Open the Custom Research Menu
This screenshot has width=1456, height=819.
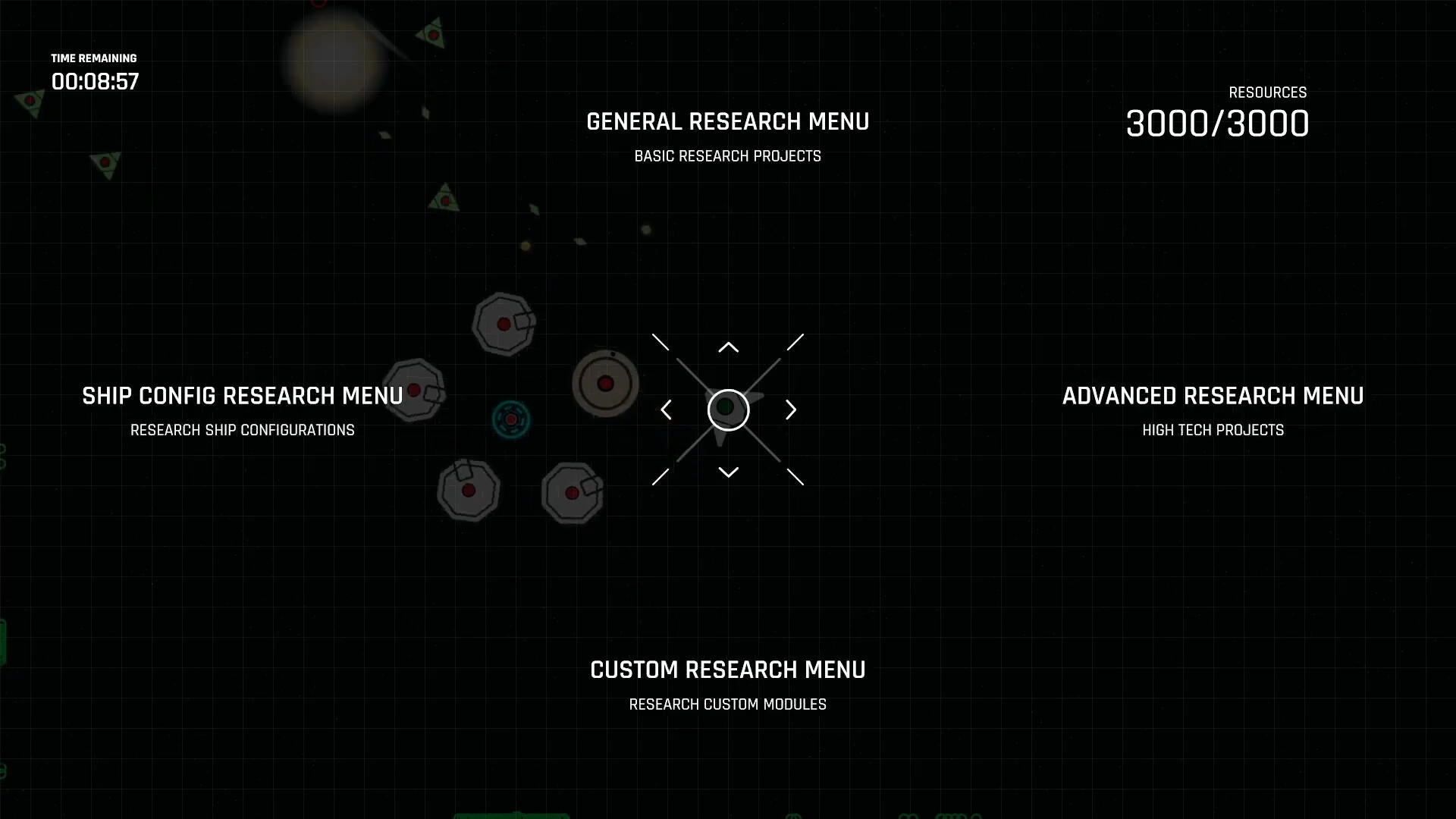[x=727, y=670]
